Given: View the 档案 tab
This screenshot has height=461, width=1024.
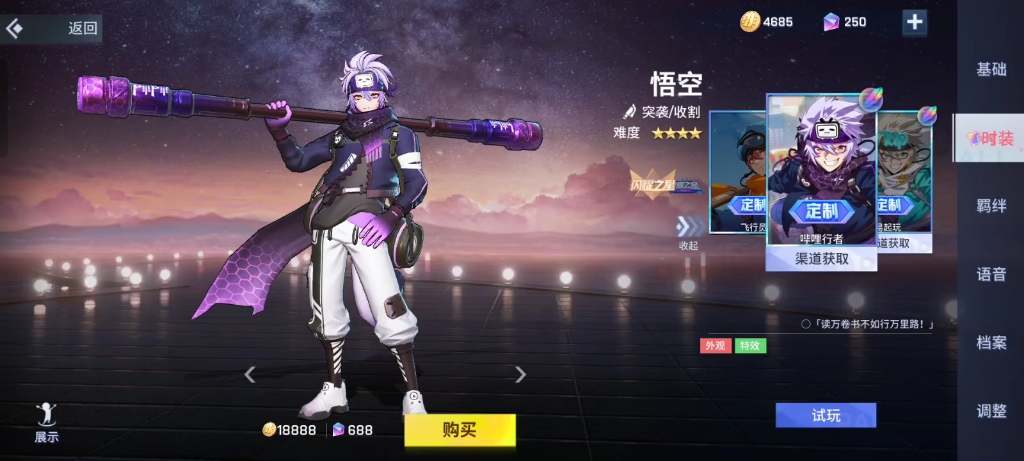Looking at the screenshot, I should click(991, 342).
